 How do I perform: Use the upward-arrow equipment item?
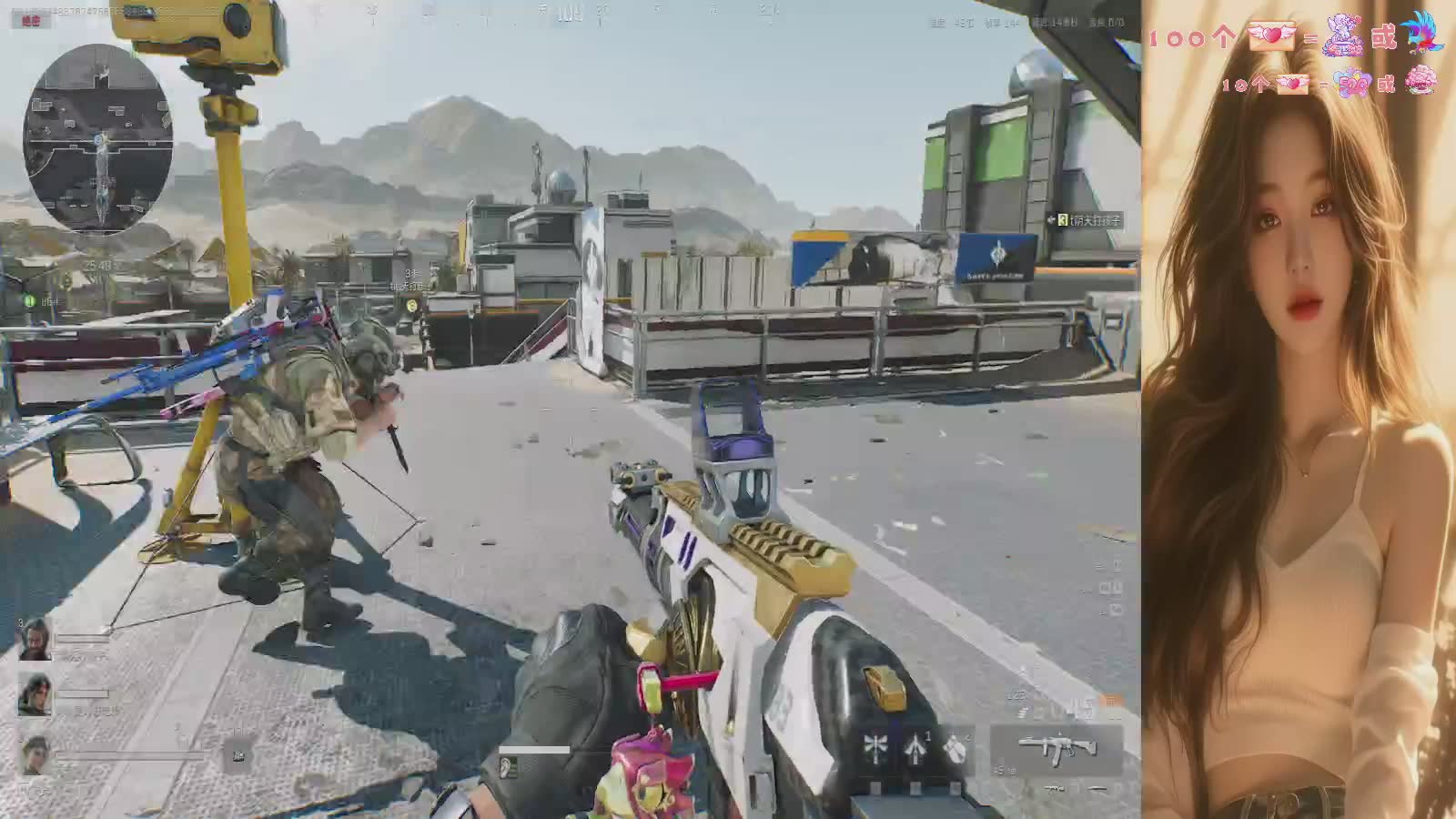pos(915,747)
